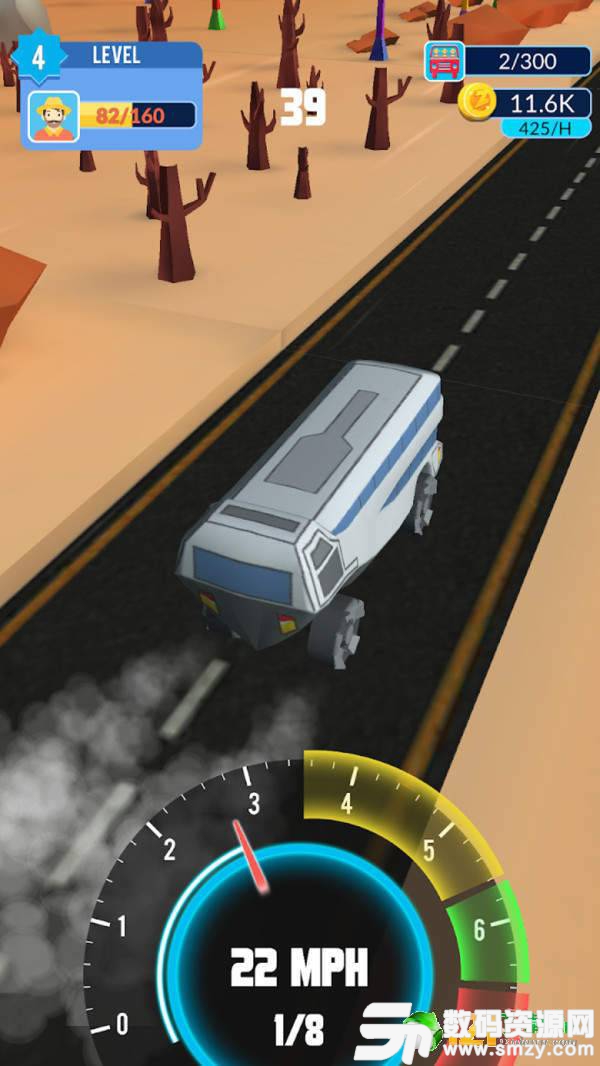Open the red car collection icon
The image size is (600, 1066).
(x=445, y=61)
